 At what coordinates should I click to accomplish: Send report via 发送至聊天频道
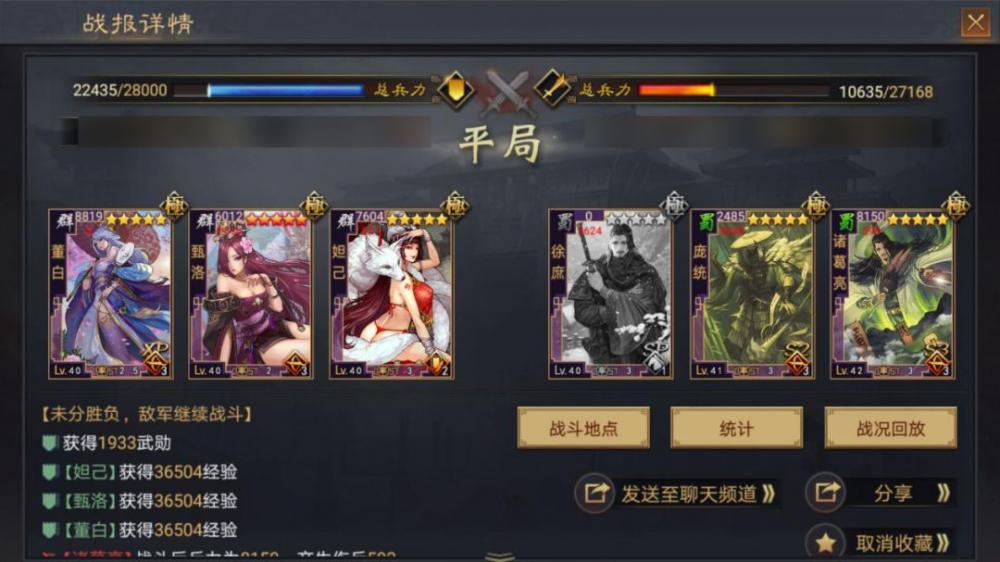pyautogui.click(x=680, y=493)
